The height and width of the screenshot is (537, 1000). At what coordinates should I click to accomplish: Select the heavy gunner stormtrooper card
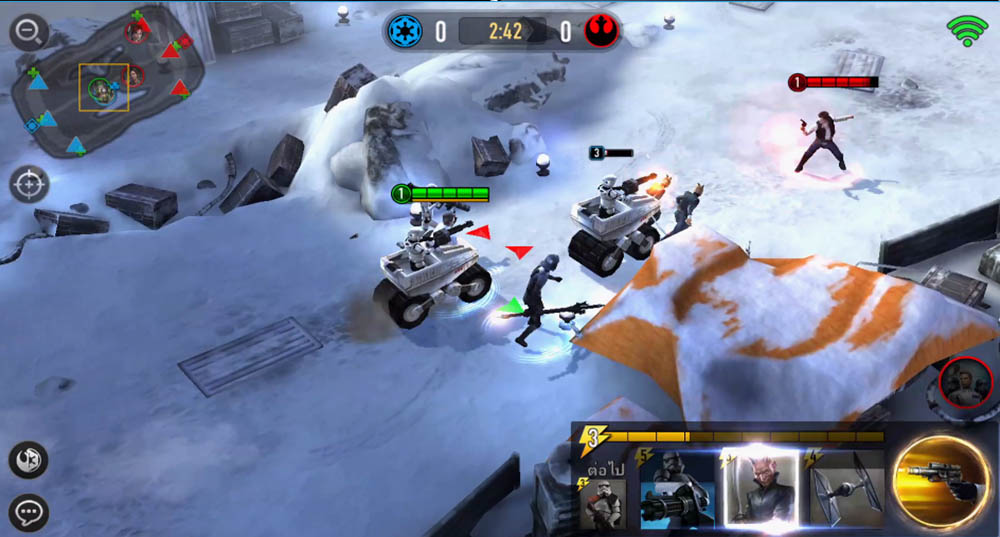point(677,490)
